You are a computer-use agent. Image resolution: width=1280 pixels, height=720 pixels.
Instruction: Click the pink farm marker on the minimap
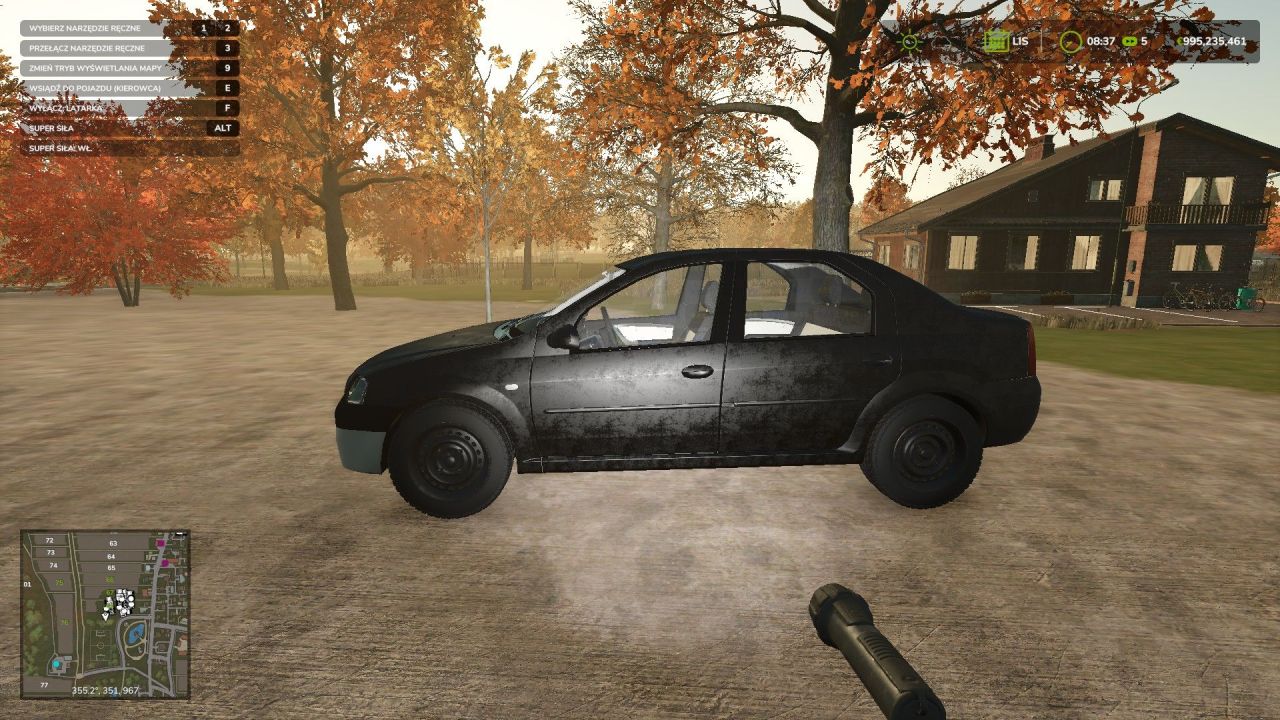click(x=161, y=544)
